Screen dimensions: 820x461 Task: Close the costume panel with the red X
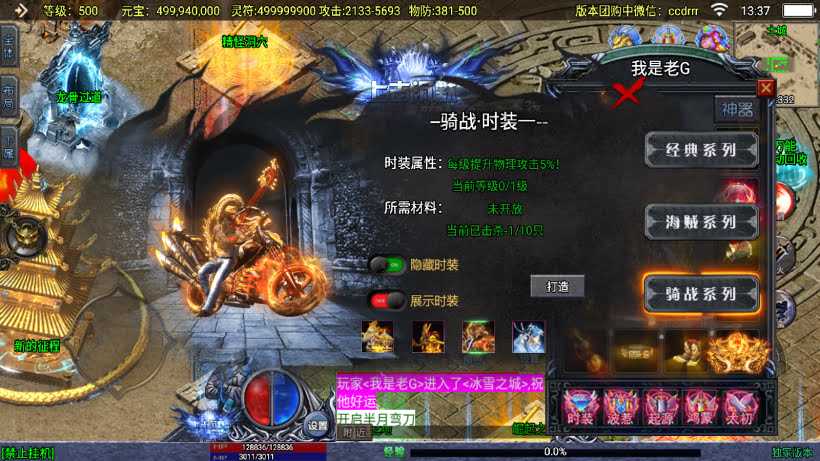(x=766, y=88)
